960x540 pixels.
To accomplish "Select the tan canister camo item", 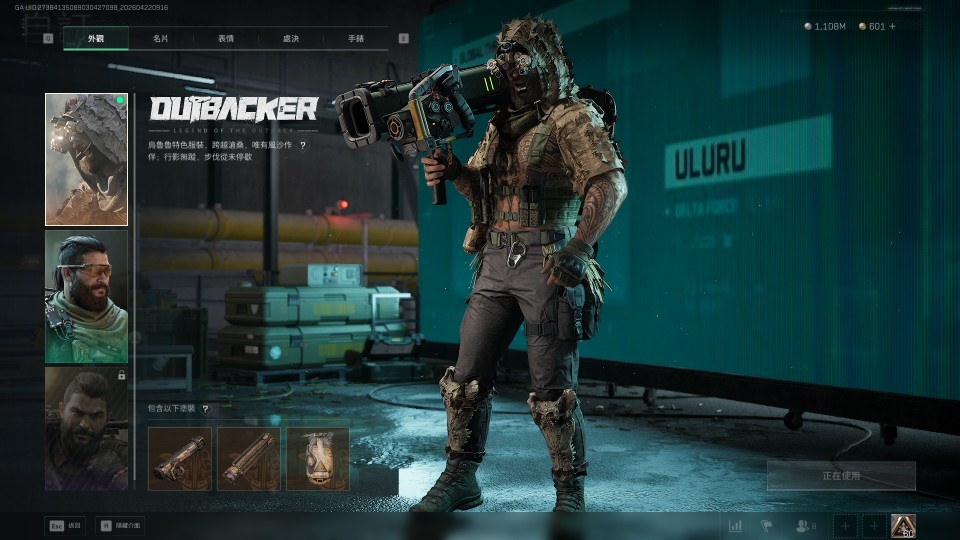I will tap(318, 459).
